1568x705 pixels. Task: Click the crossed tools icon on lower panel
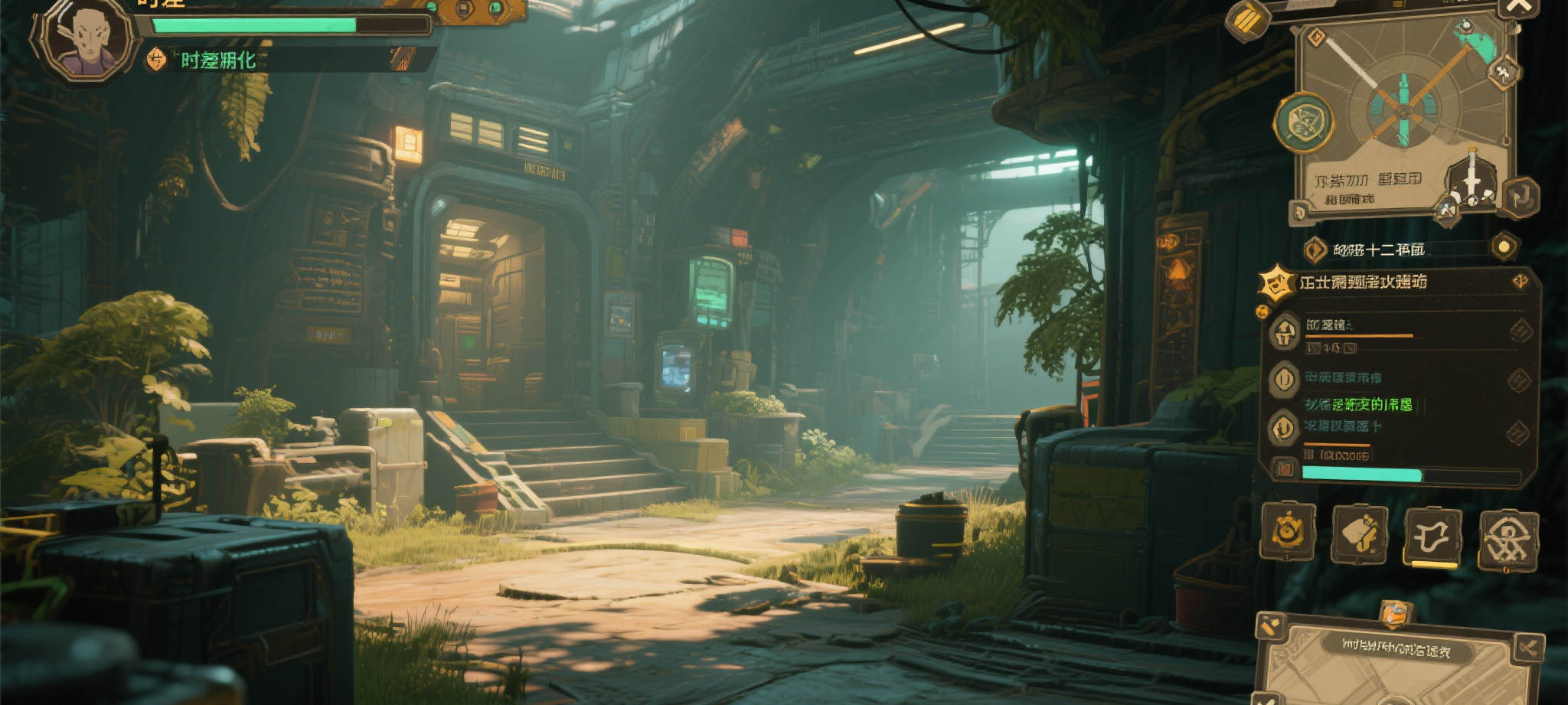1528,649
